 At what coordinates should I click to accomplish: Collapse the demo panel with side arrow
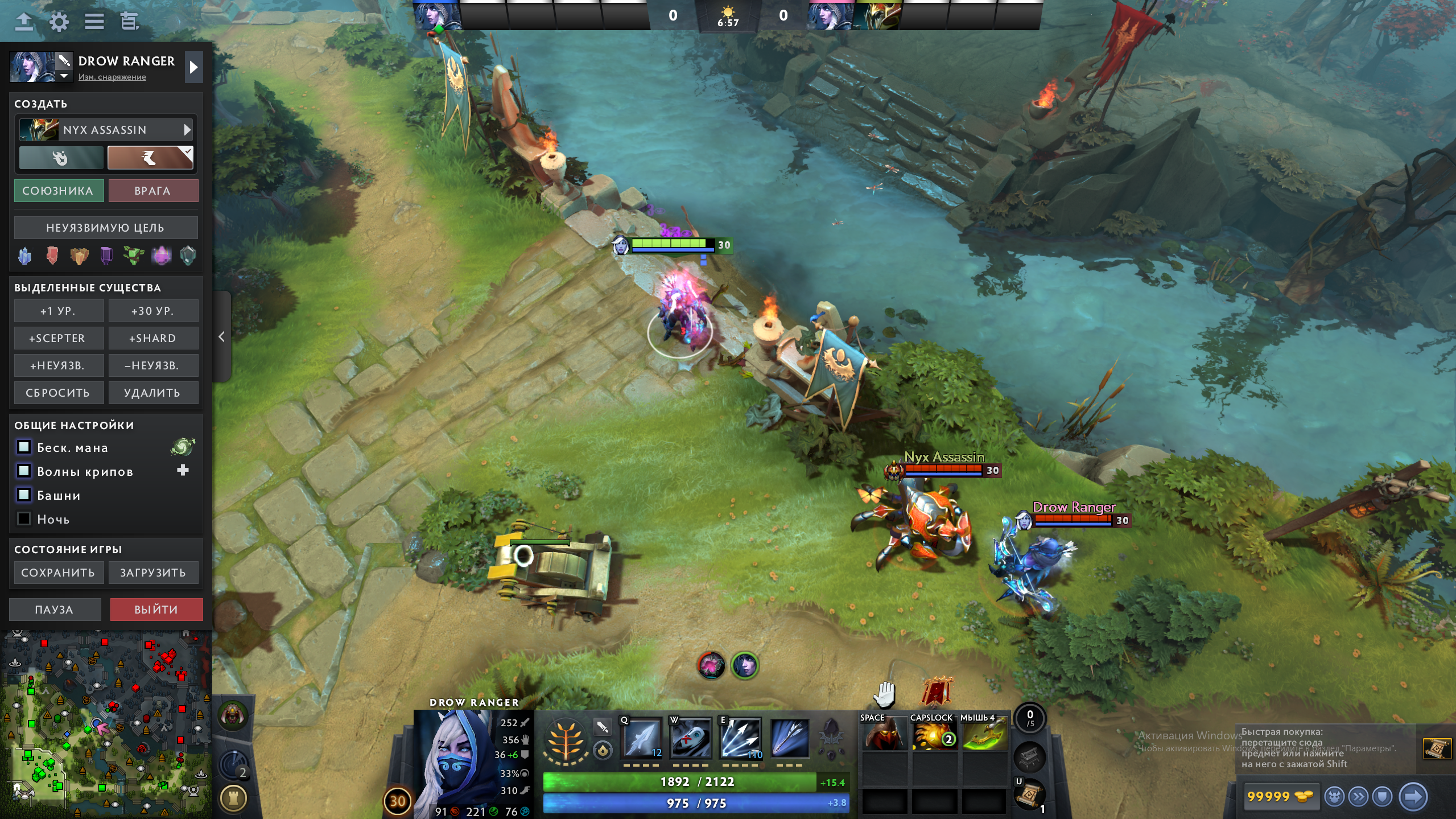click(x=222, y=337)
